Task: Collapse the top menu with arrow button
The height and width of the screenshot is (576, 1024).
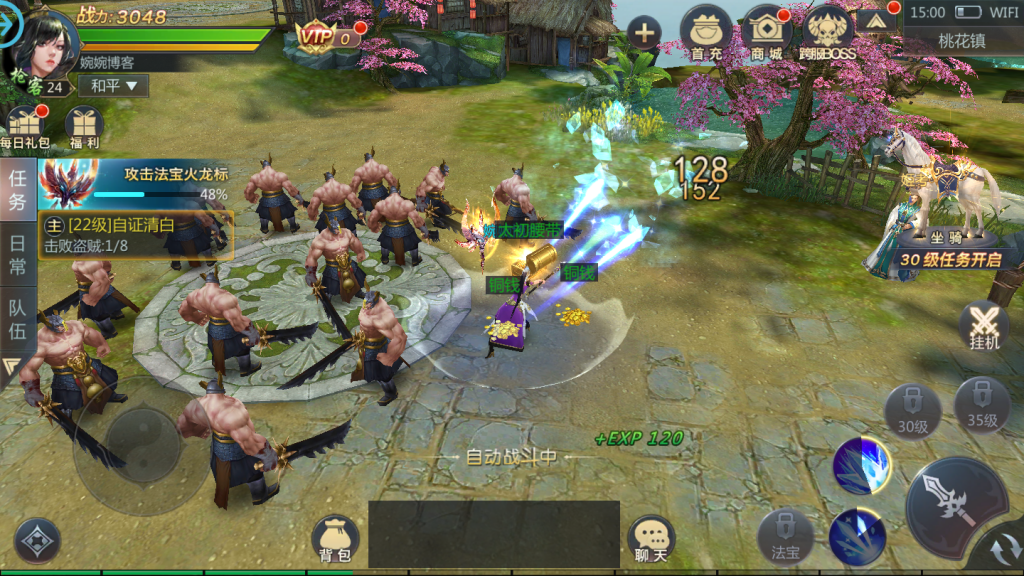Action: [877, 21]
